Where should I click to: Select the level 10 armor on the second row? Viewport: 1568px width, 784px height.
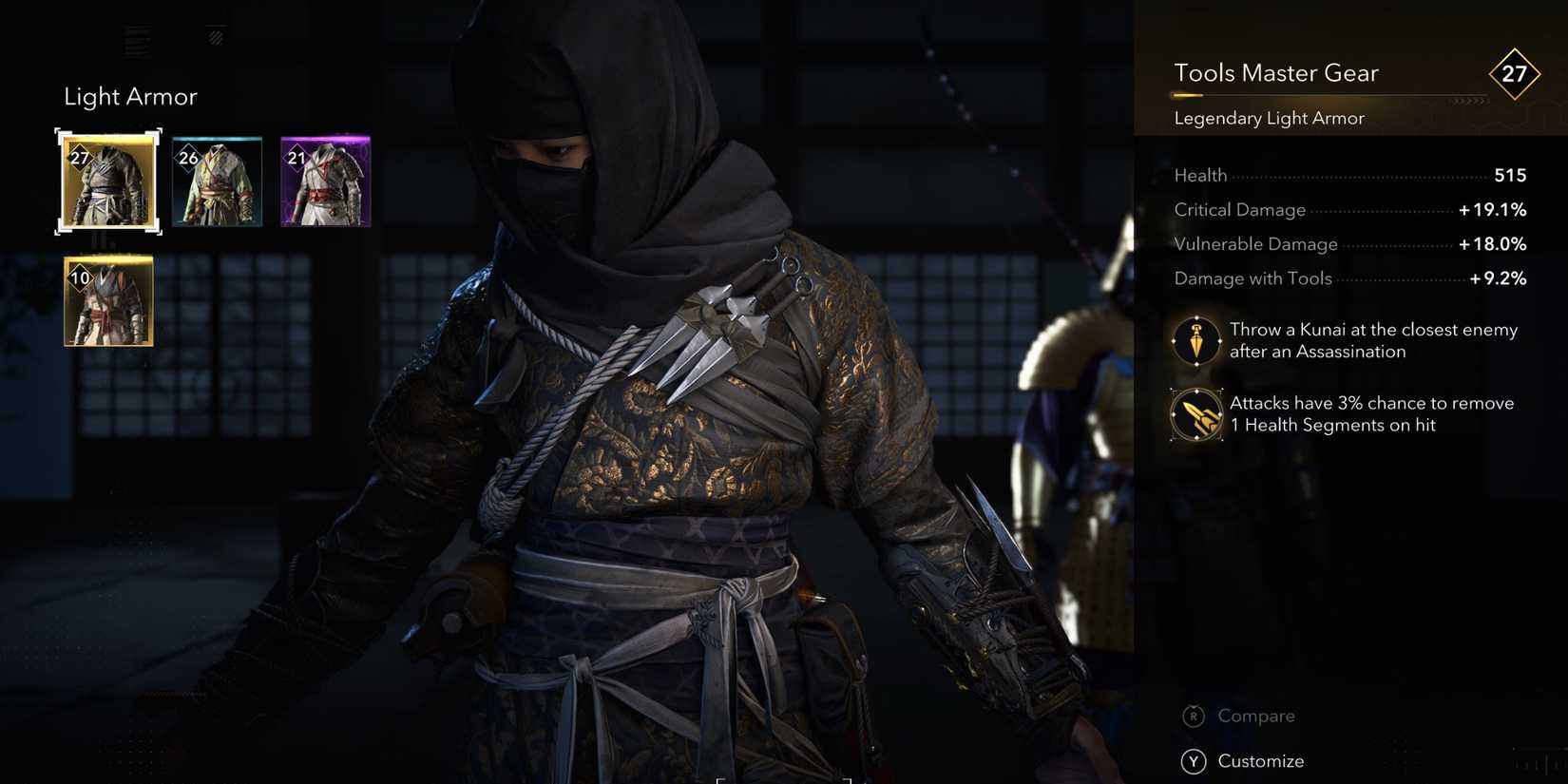107,301
